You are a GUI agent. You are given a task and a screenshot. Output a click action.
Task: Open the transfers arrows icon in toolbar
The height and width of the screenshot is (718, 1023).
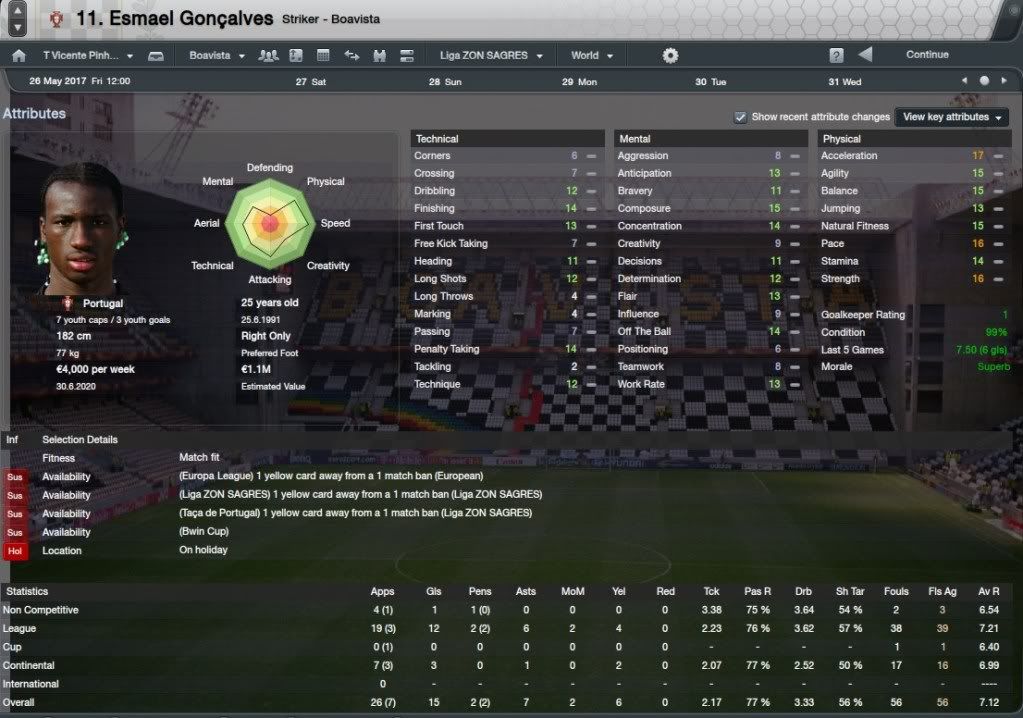point(351,56)
